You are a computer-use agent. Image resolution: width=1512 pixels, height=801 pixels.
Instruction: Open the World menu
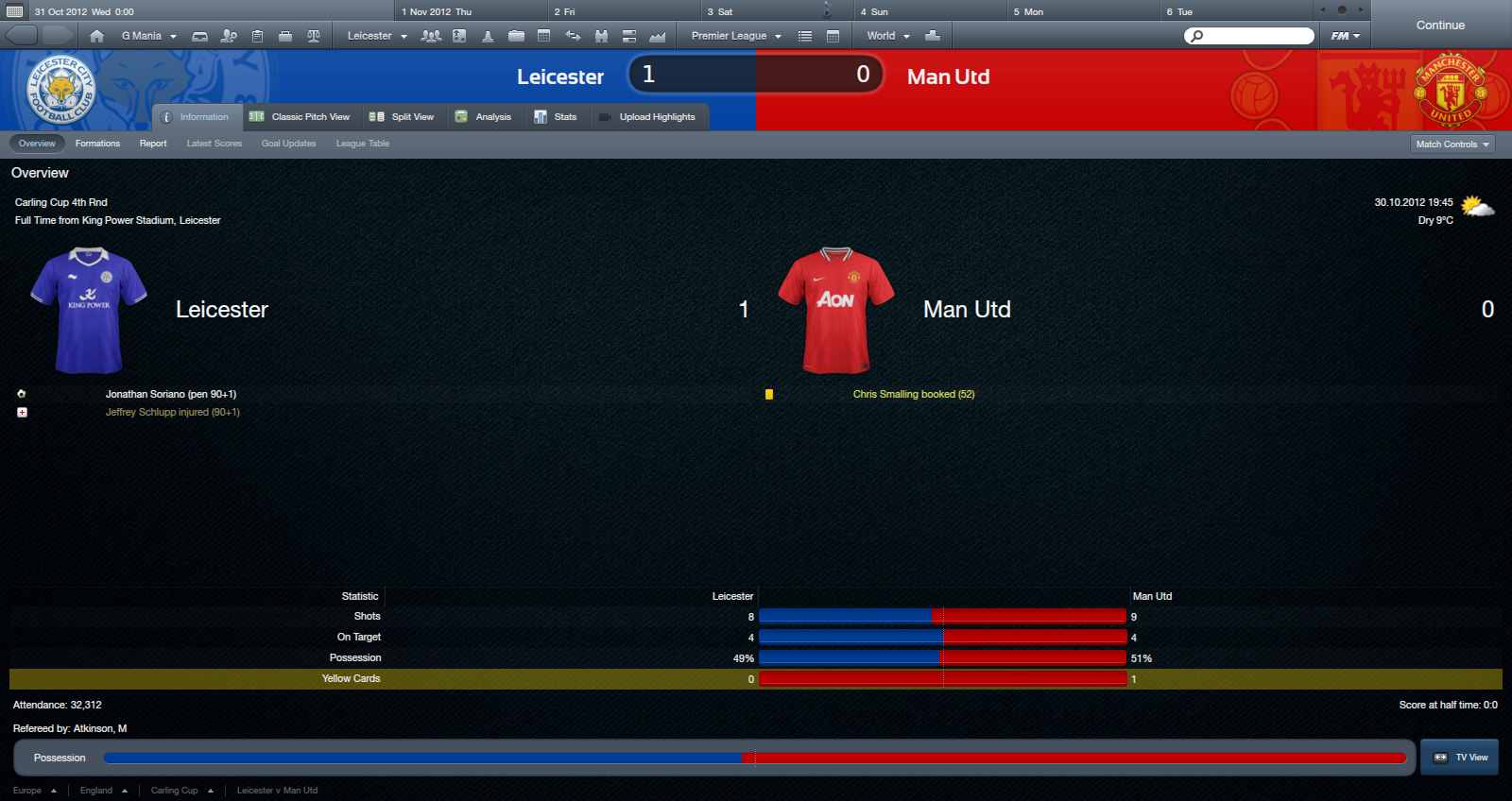(887, 36)
